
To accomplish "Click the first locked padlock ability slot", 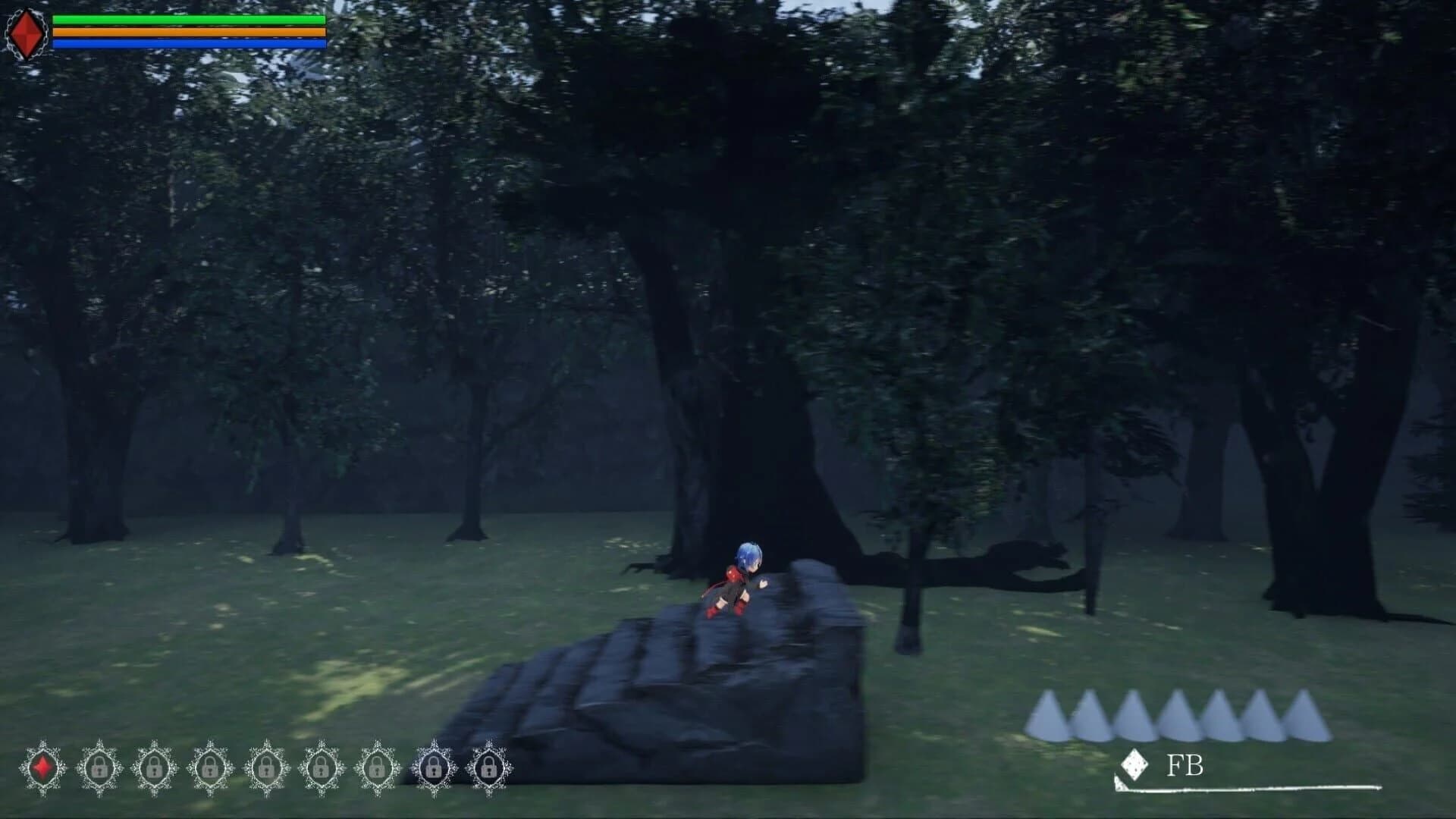I will tap(99, 766).
